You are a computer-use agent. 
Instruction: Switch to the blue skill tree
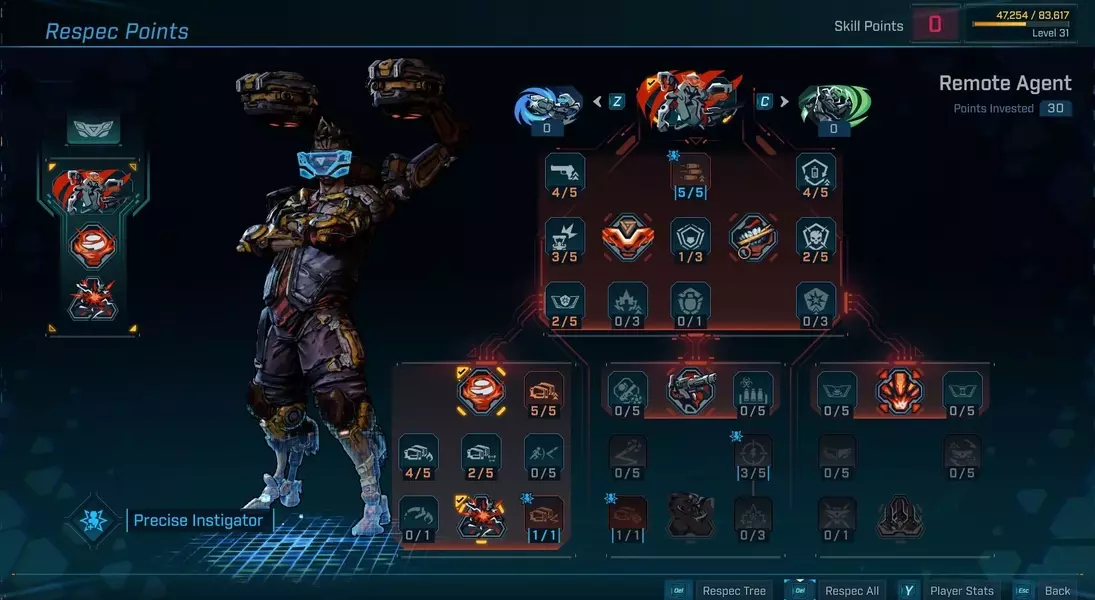[548, 105]
